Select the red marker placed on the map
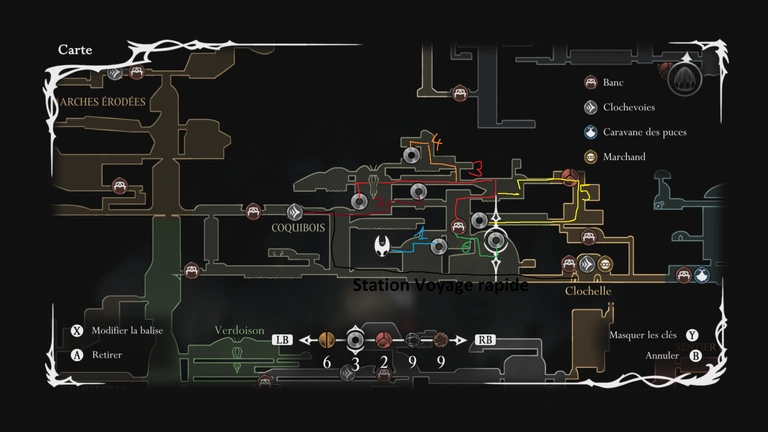768x432 pixels. coord(568,177)
